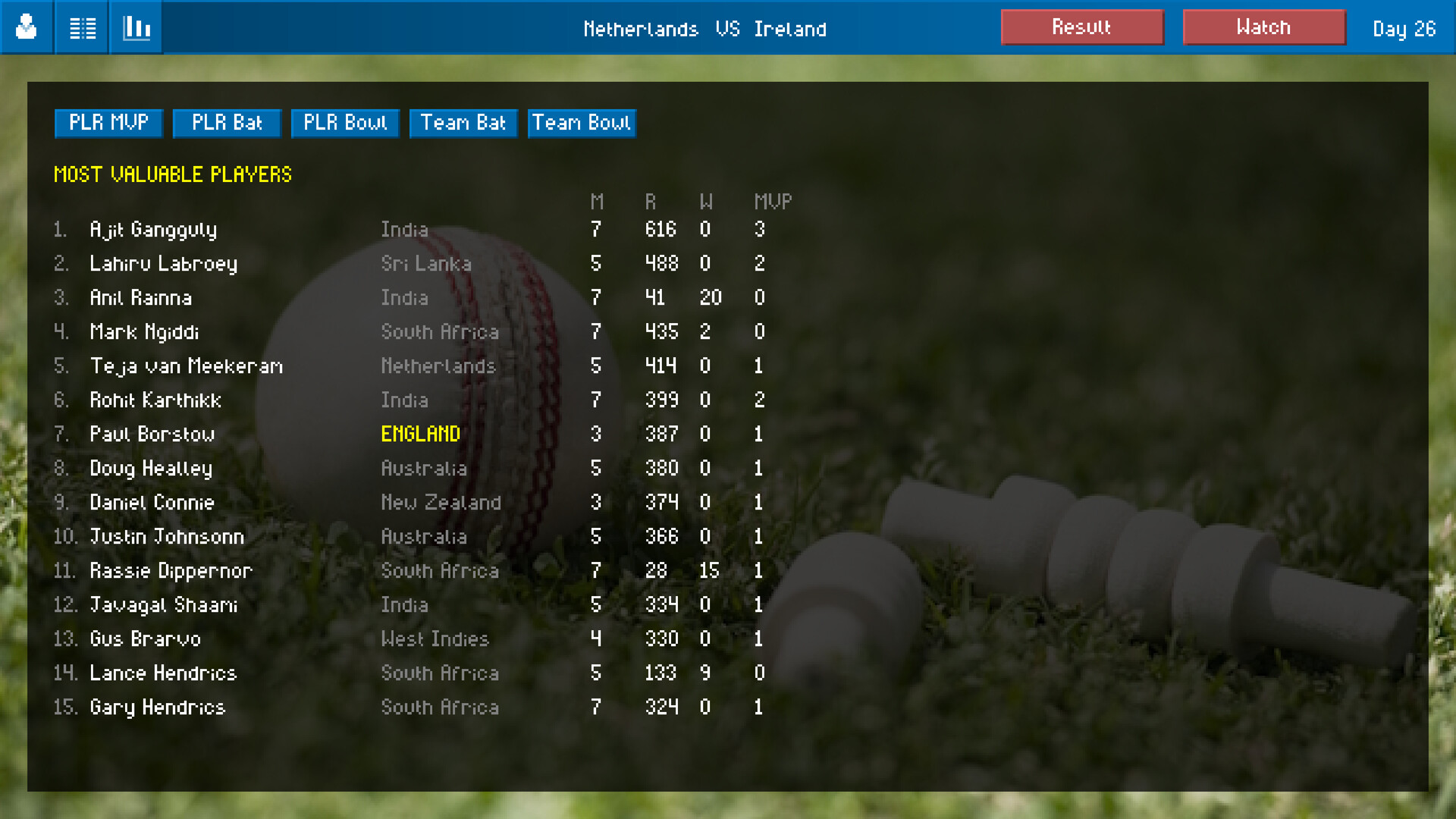
Task: Switch to the PLR Bowl tab
Action: point(345,123)
